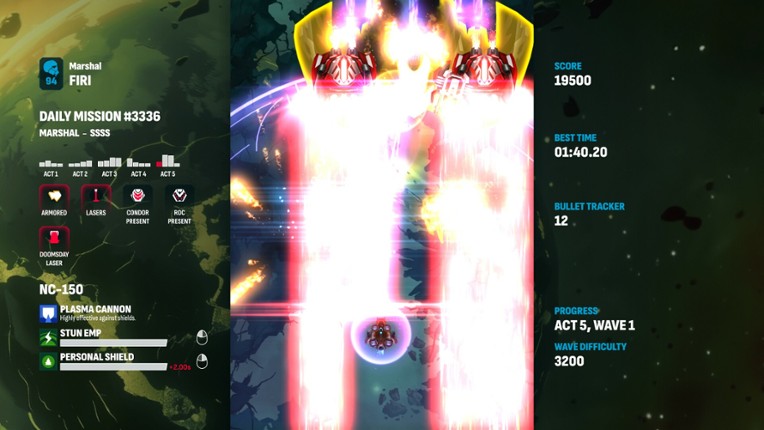
Task: Activate the Personal Shield ability icon
Action: click(48, 361)
